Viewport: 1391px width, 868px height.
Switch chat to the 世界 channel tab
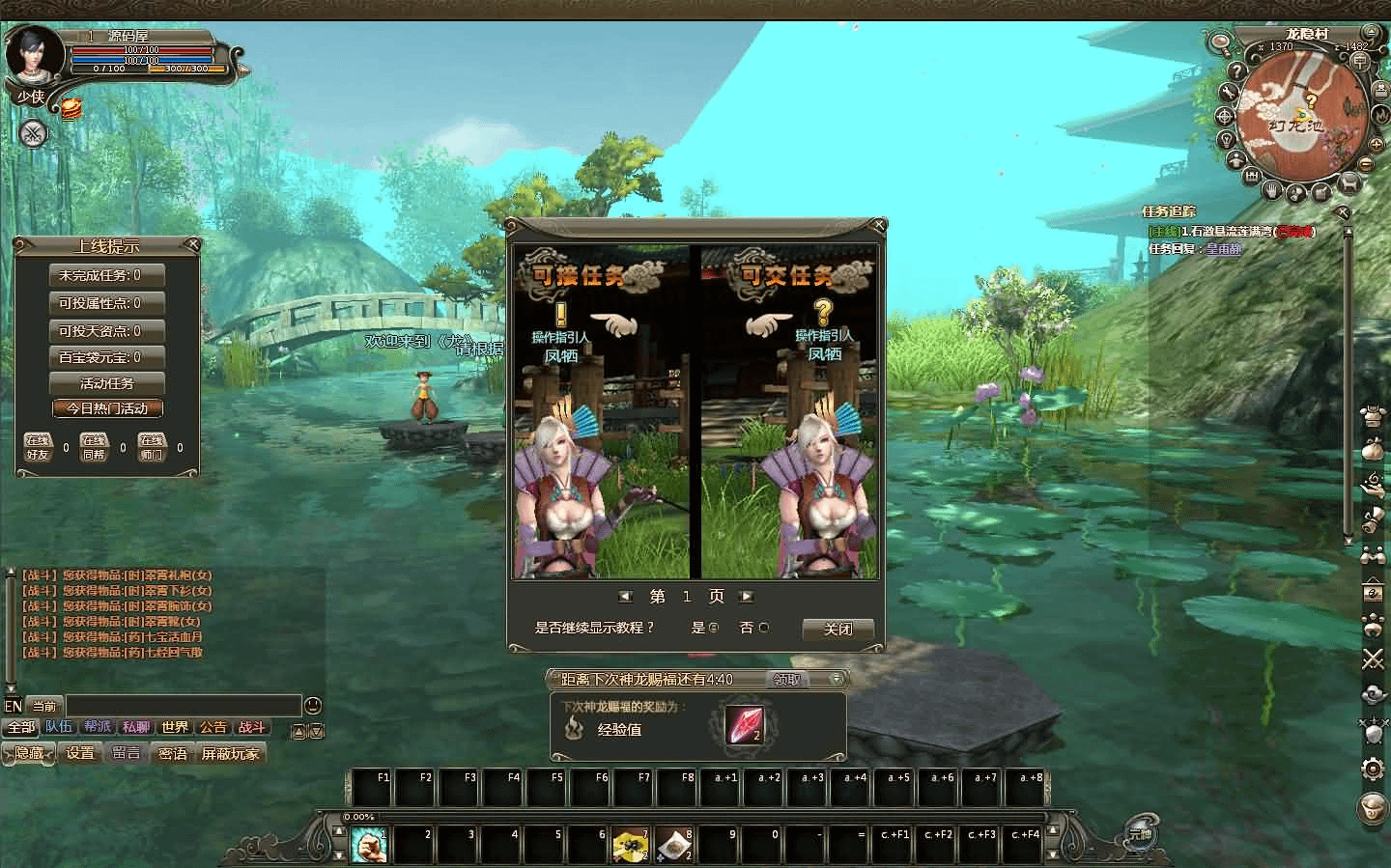[175, 727]
